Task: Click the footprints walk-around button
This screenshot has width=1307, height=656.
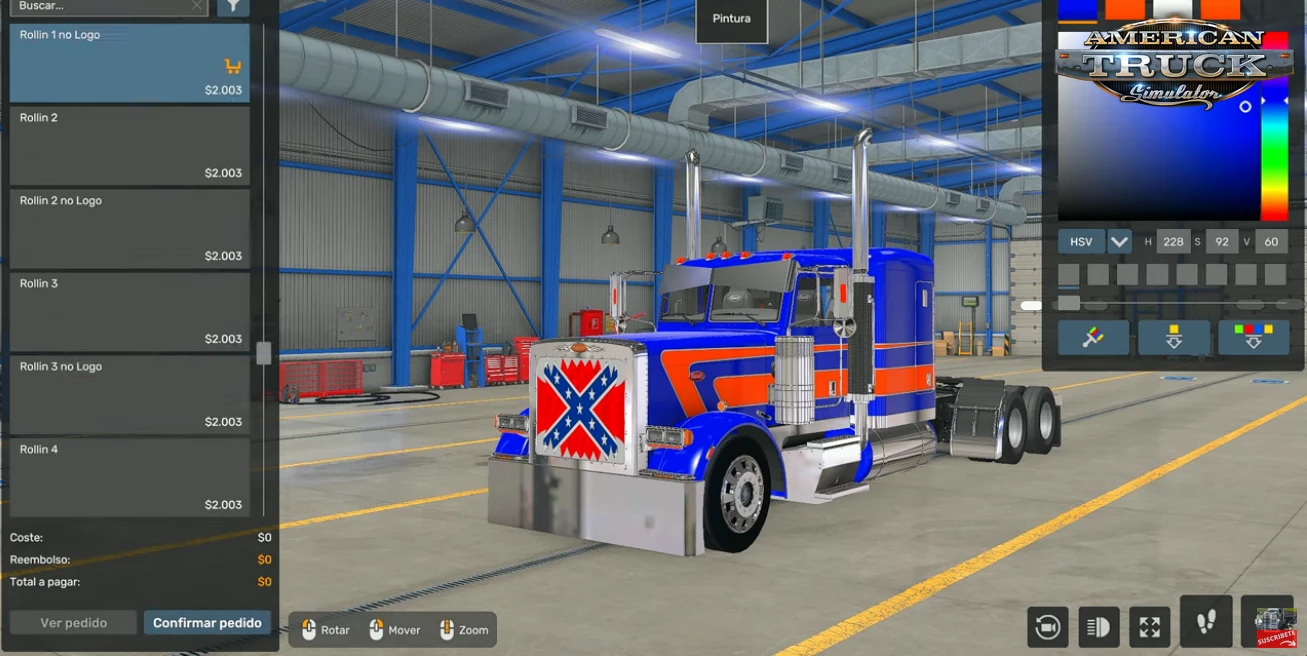Action: pyautogui.click(x=1206, y=623)
